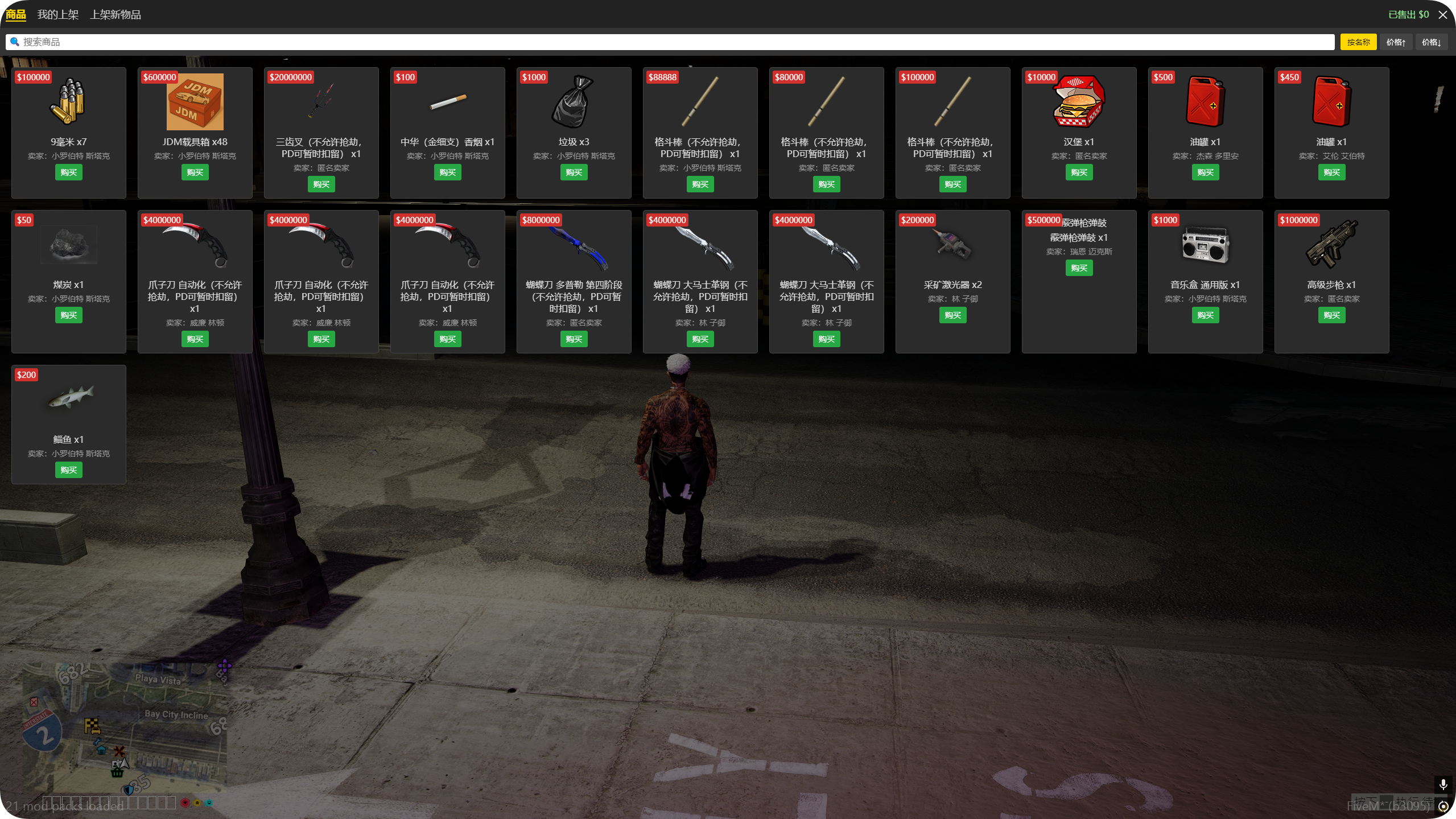Purchase the JDM载具箱 x48 listing

click(195, 172)
